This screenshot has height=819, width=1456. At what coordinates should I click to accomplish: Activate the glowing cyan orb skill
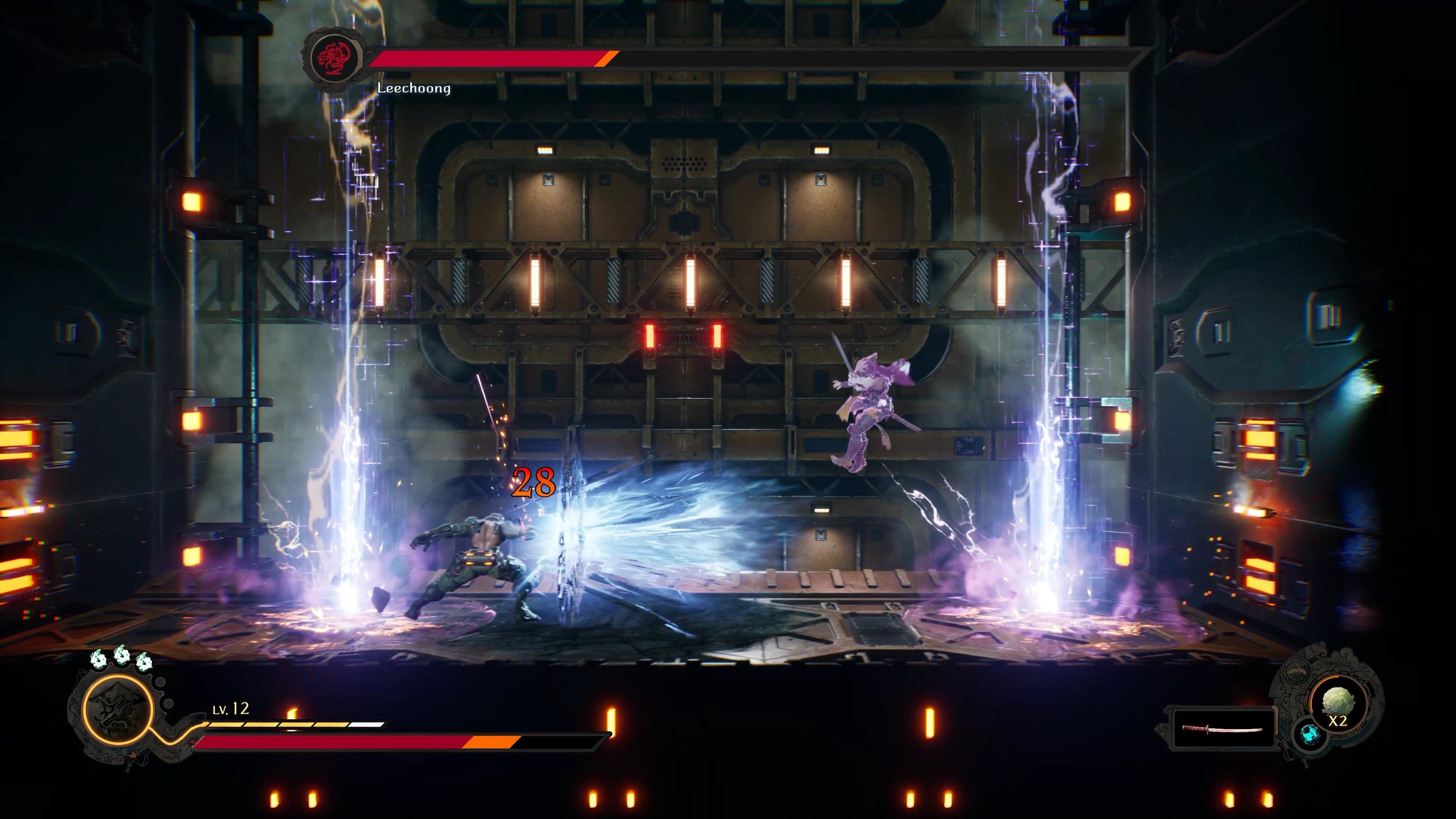click(x=1309, y=735)
